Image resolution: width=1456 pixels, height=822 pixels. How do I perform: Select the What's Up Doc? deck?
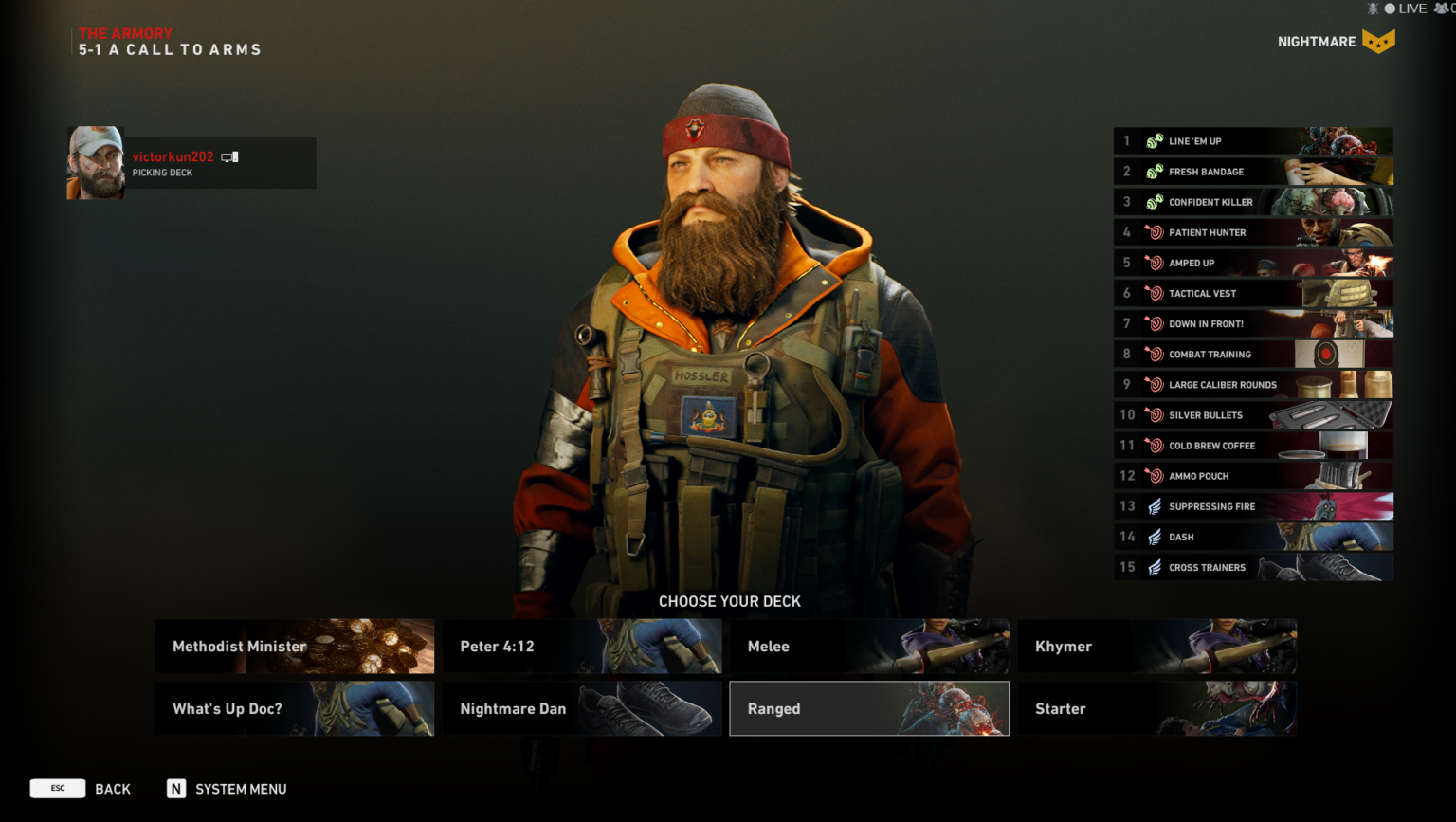click(x=294, y=709)
